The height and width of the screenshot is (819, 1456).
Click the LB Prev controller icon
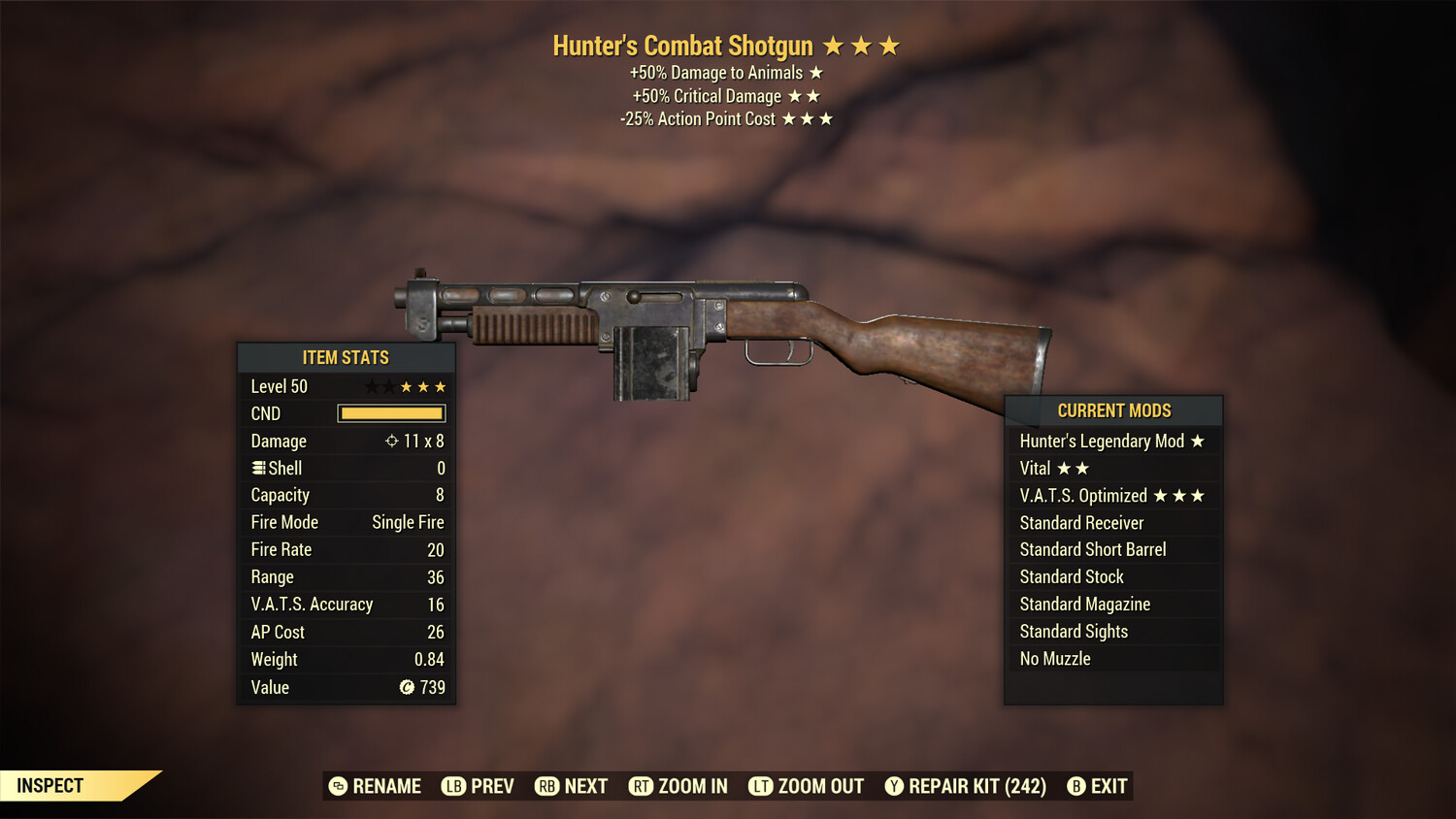point(452,786)
